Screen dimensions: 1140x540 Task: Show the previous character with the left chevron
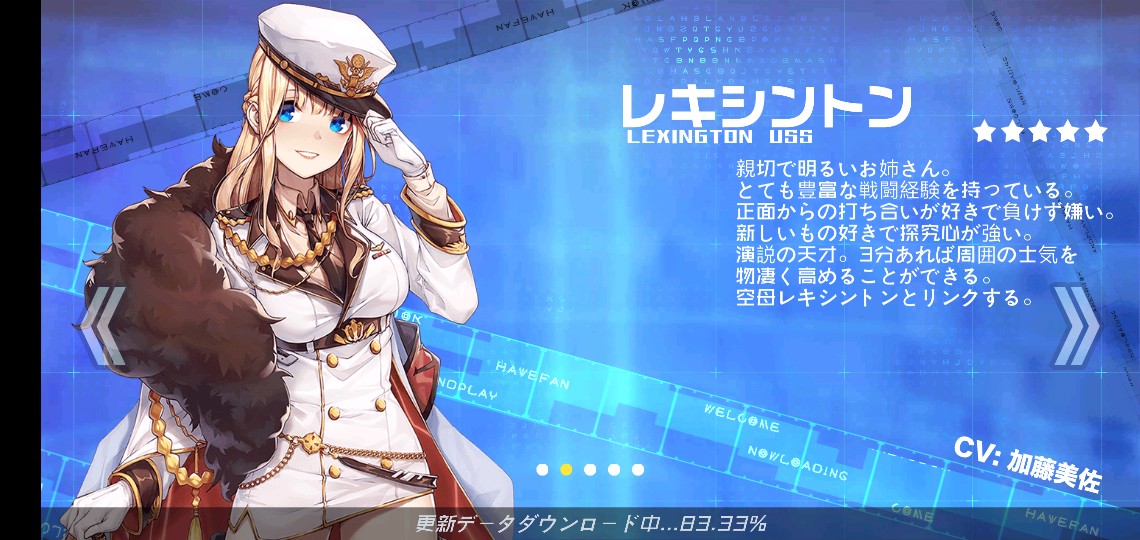tap(103, 326)
